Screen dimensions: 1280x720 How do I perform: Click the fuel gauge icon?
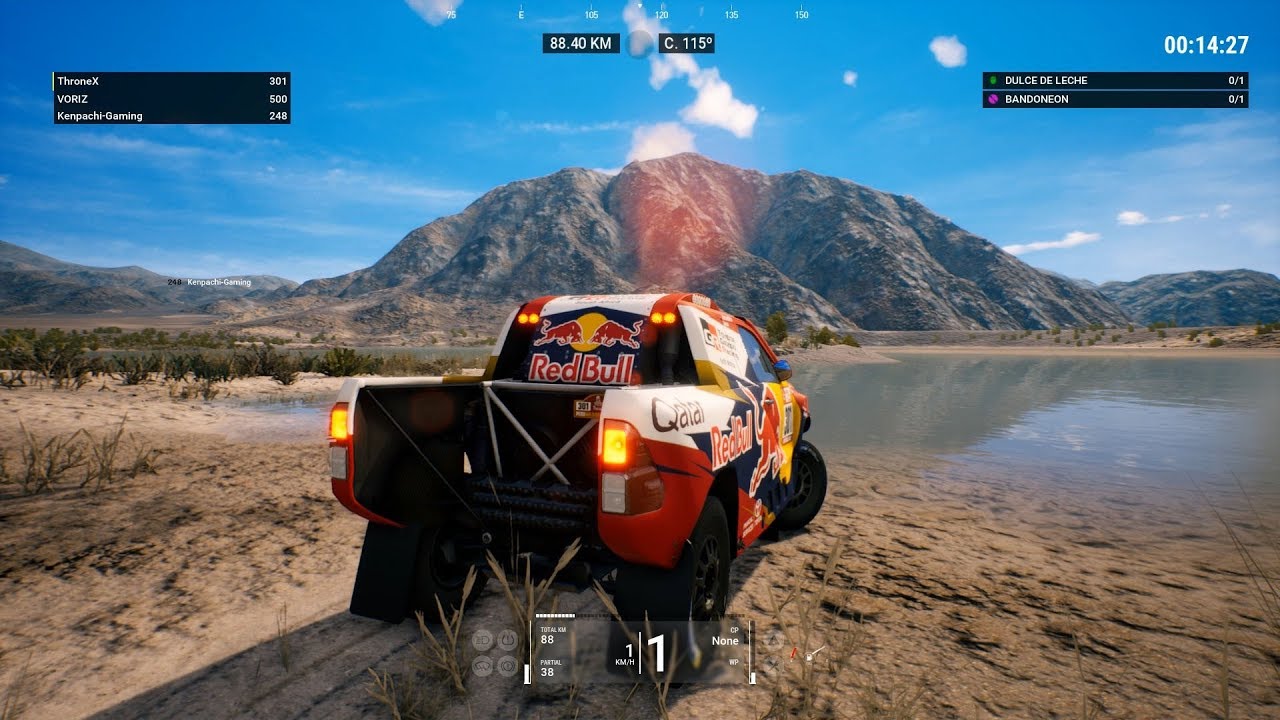tap(809, 657)
